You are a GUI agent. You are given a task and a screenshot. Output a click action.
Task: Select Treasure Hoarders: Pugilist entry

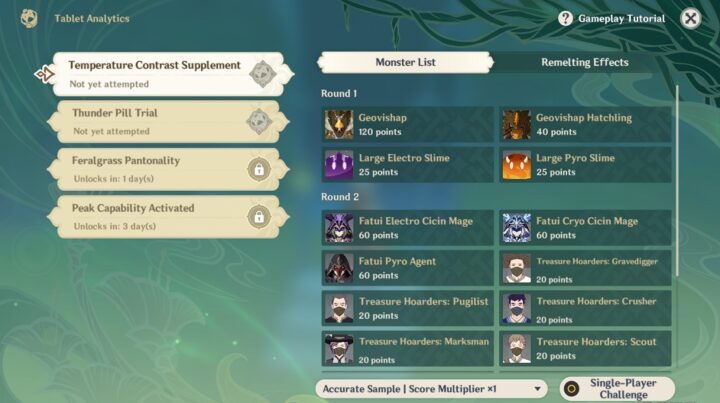tap(407, 308)
